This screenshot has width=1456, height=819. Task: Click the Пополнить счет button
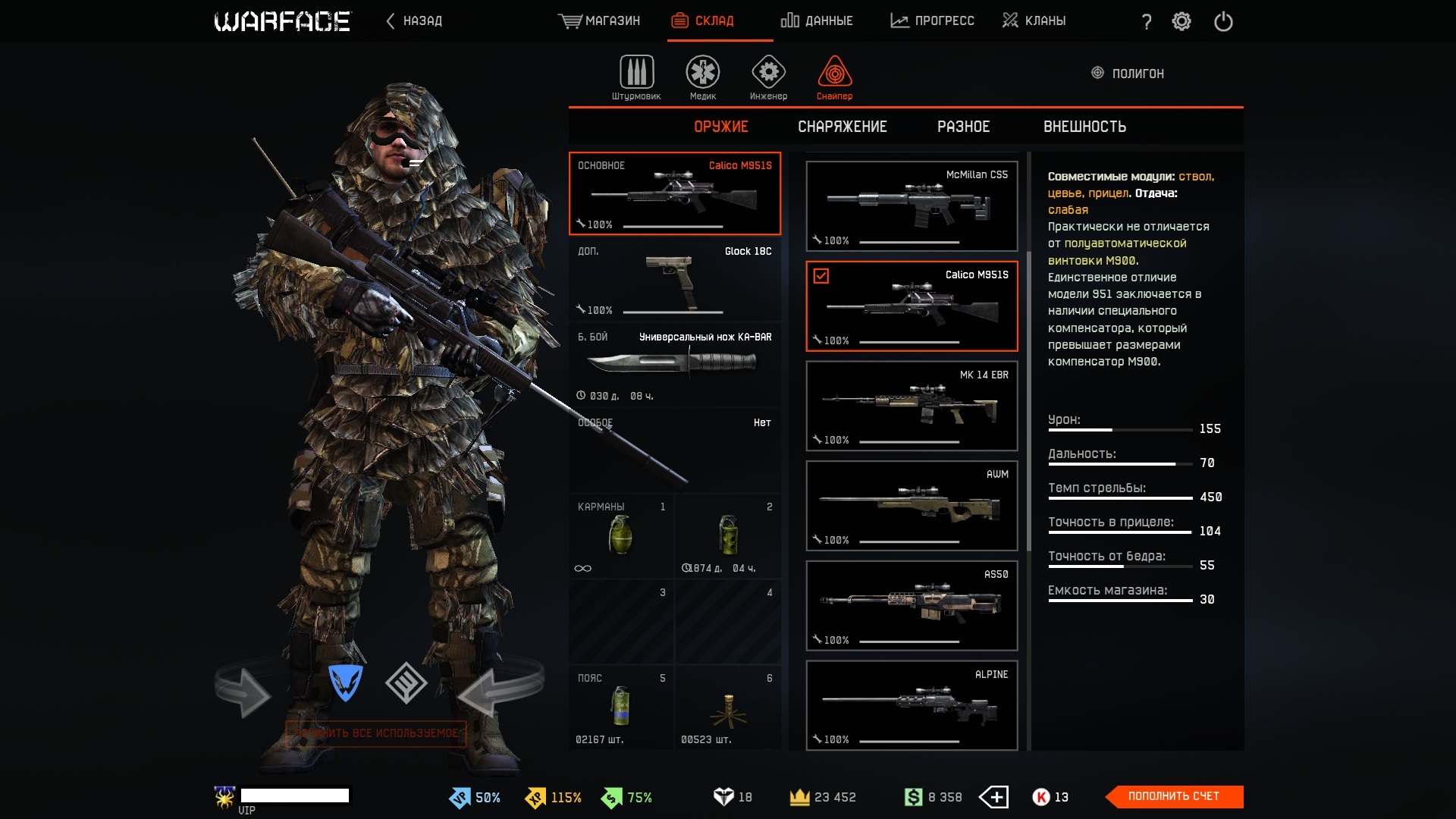[x=1173, y=796]
